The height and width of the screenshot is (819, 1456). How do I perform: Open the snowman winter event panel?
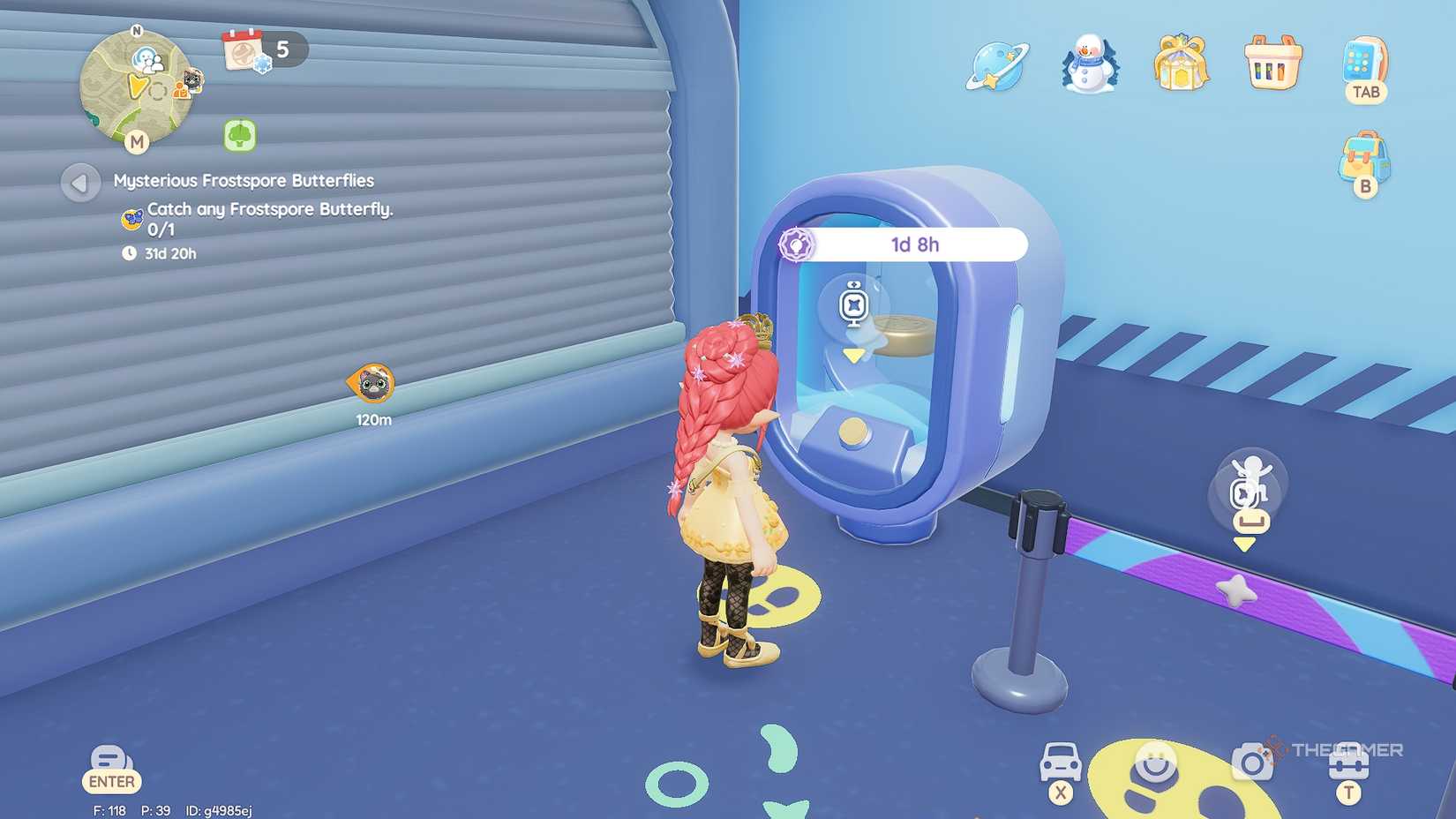(x=1087, y=66)
